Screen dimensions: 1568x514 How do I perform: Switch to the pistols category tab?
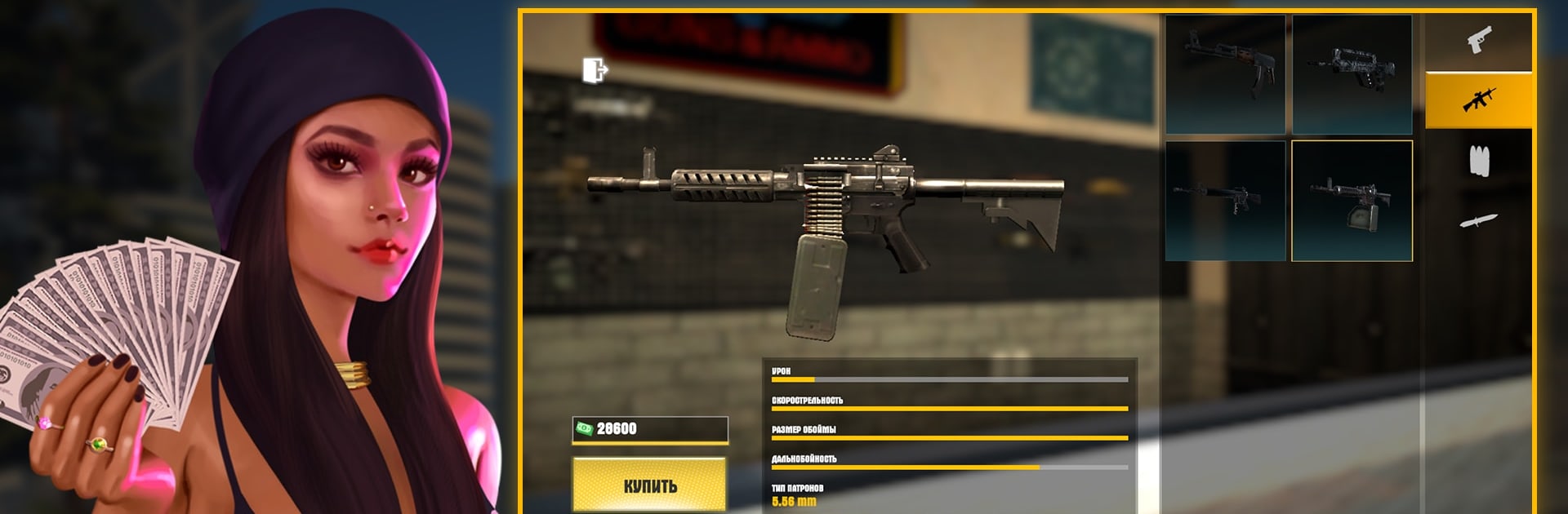click(1478, 41)
